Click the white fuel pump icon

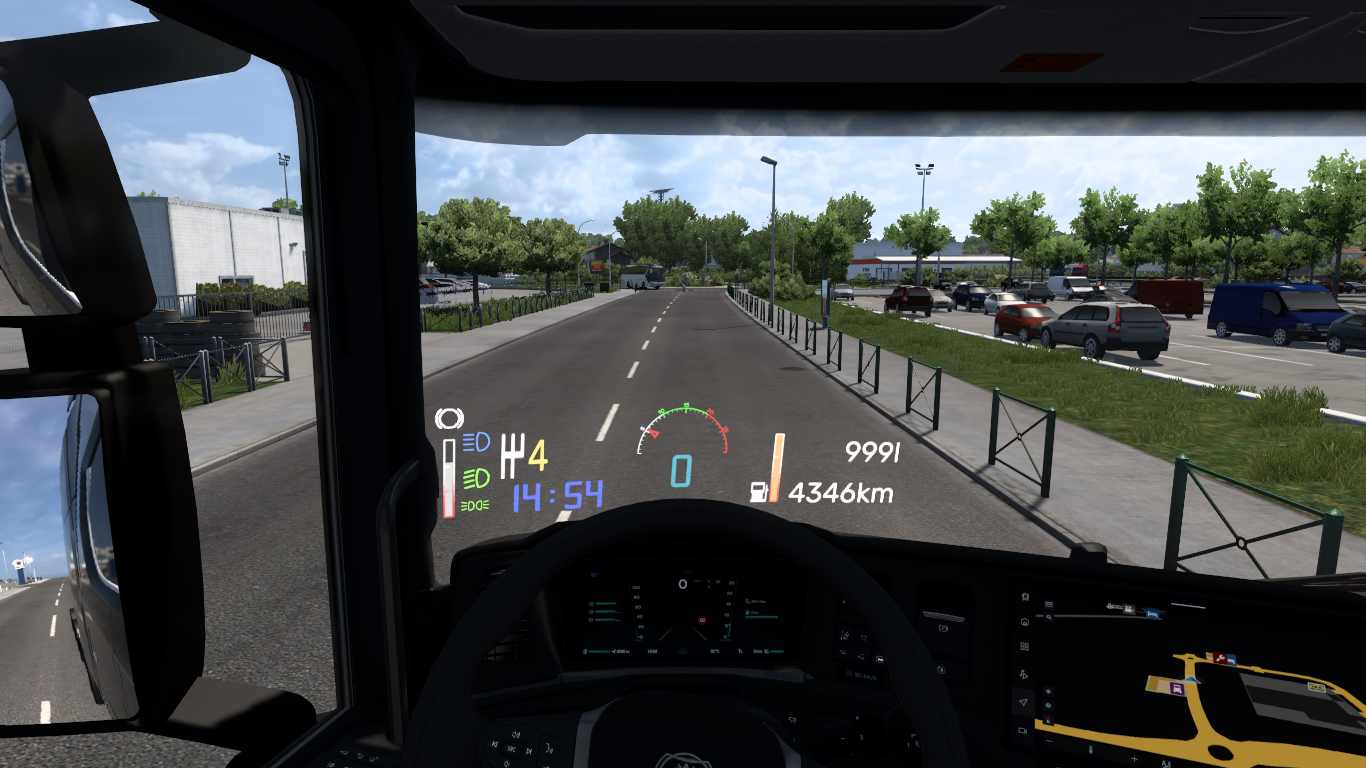(760, 492)
